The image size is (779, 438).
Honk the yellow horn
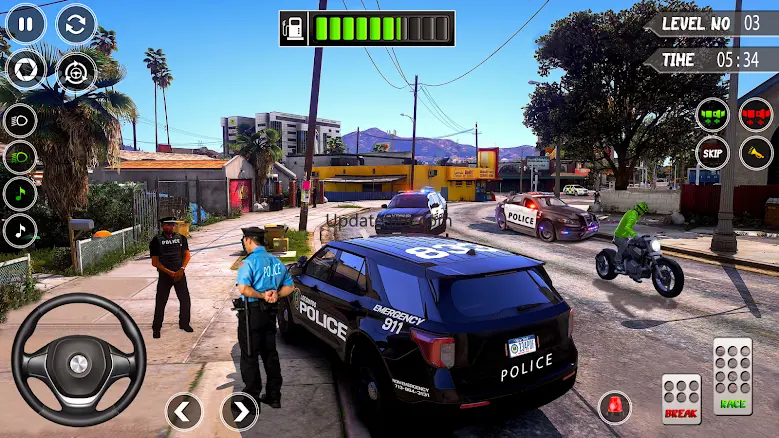pos(755,153)
